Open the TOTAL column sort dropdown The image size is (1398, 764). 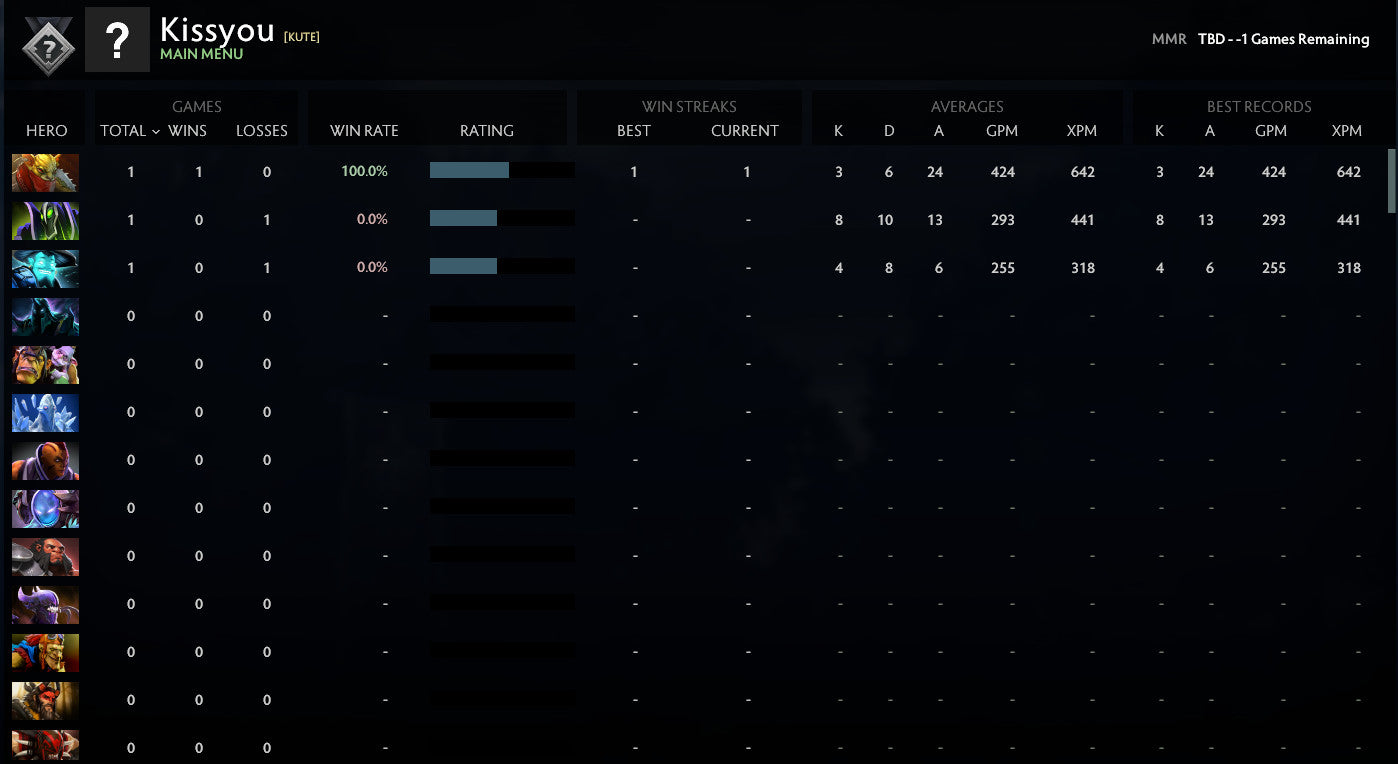click(x=125, y=130)
